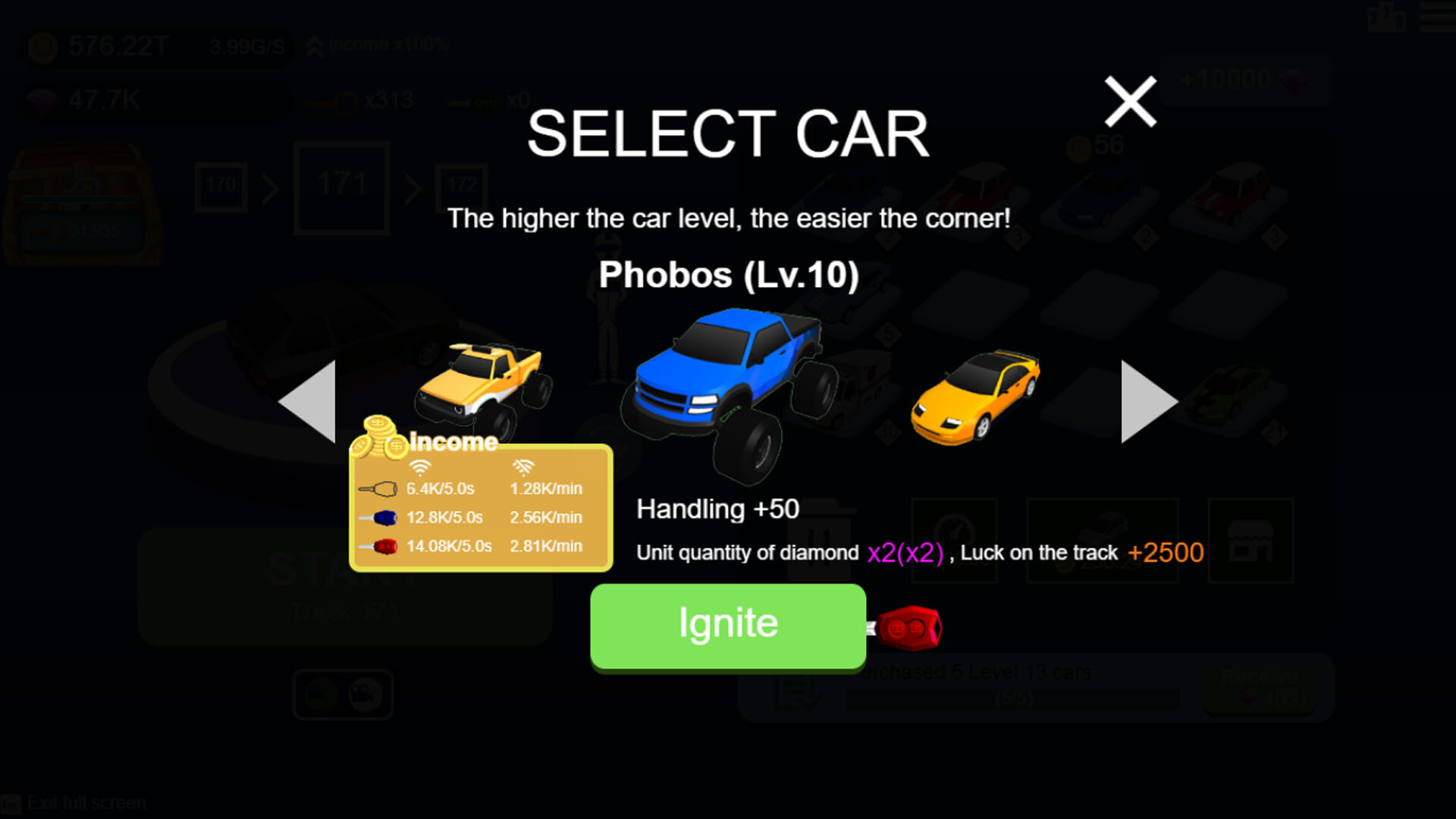Open the hamburger menu top right

click(1436, 20)
